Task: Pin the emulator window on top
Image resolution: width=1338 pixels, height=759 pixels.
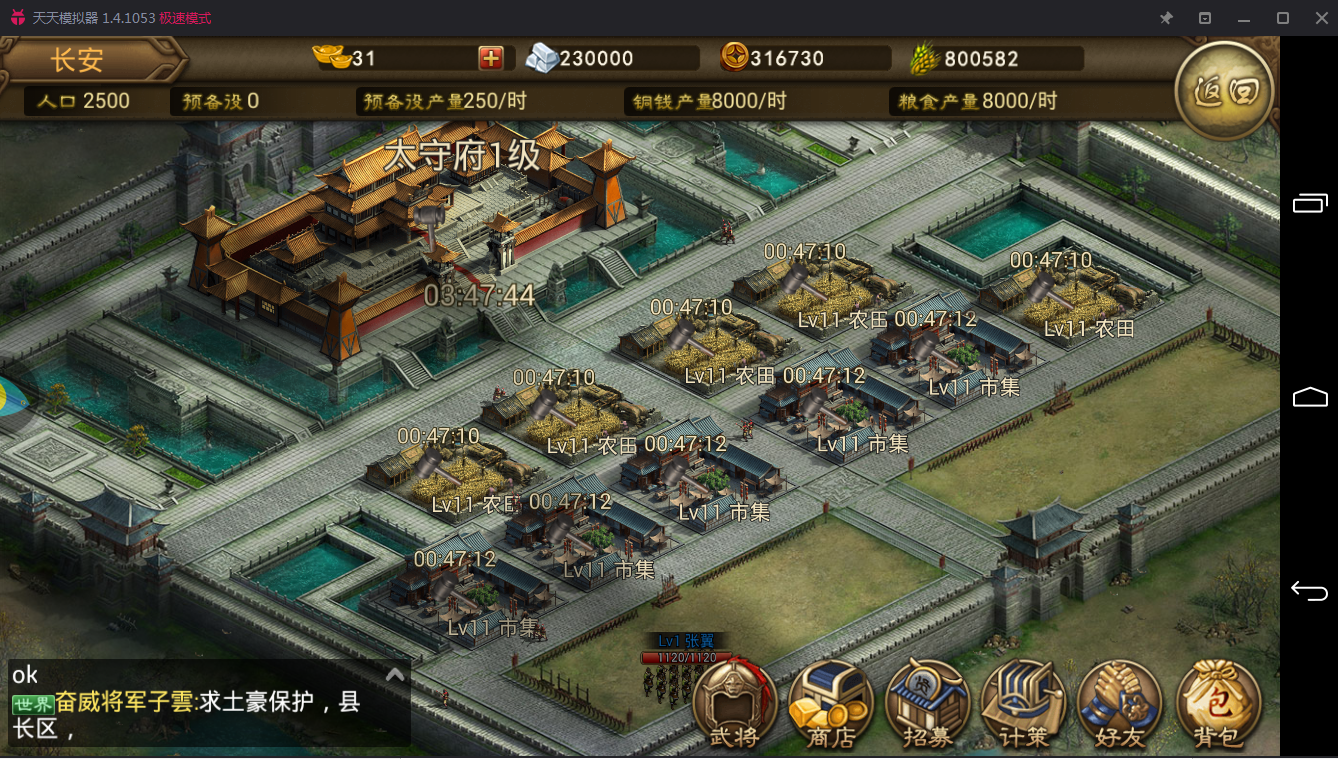Action: point(1166,18)
